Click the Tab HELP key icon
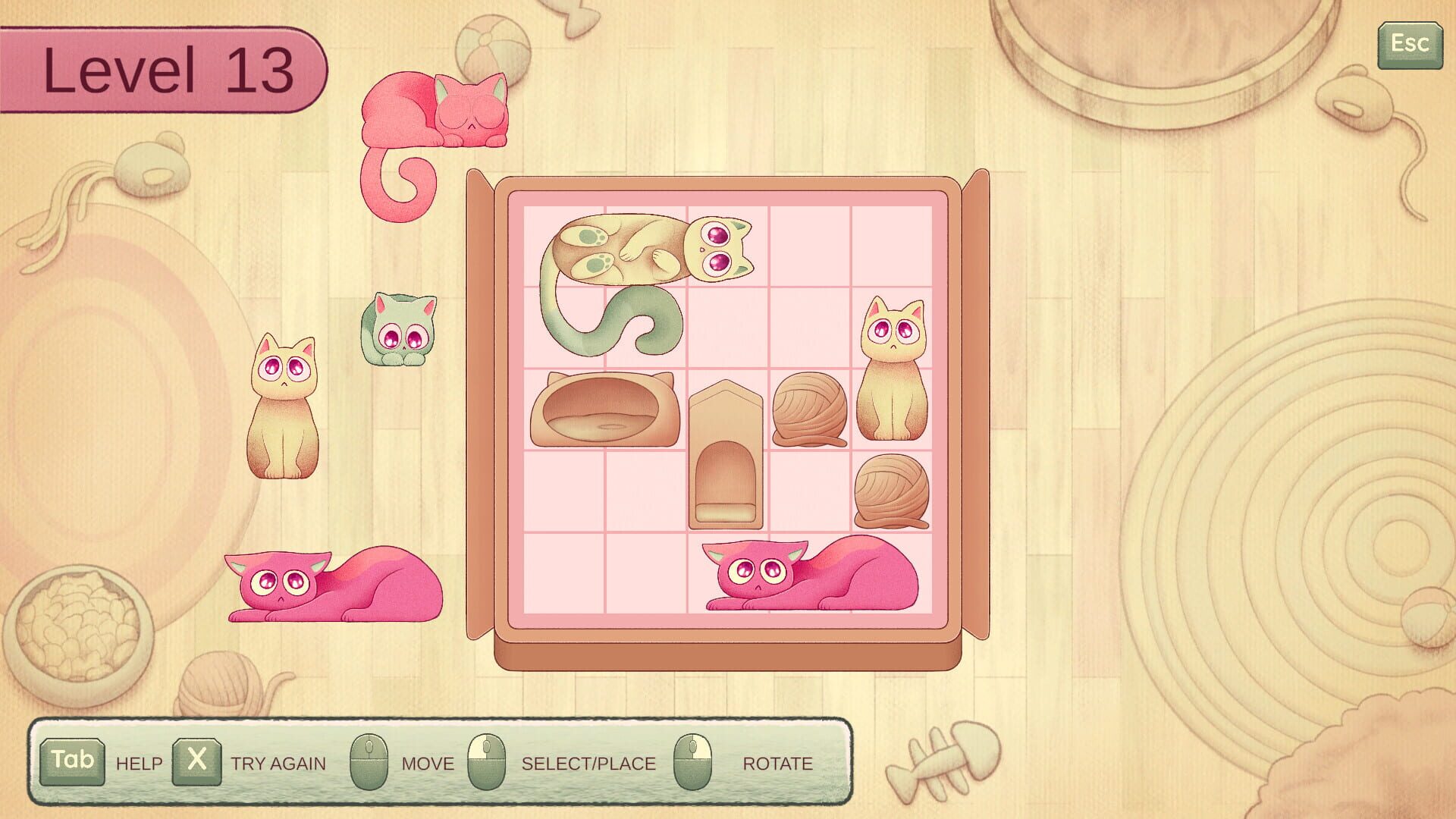 [x=73, y=762]
